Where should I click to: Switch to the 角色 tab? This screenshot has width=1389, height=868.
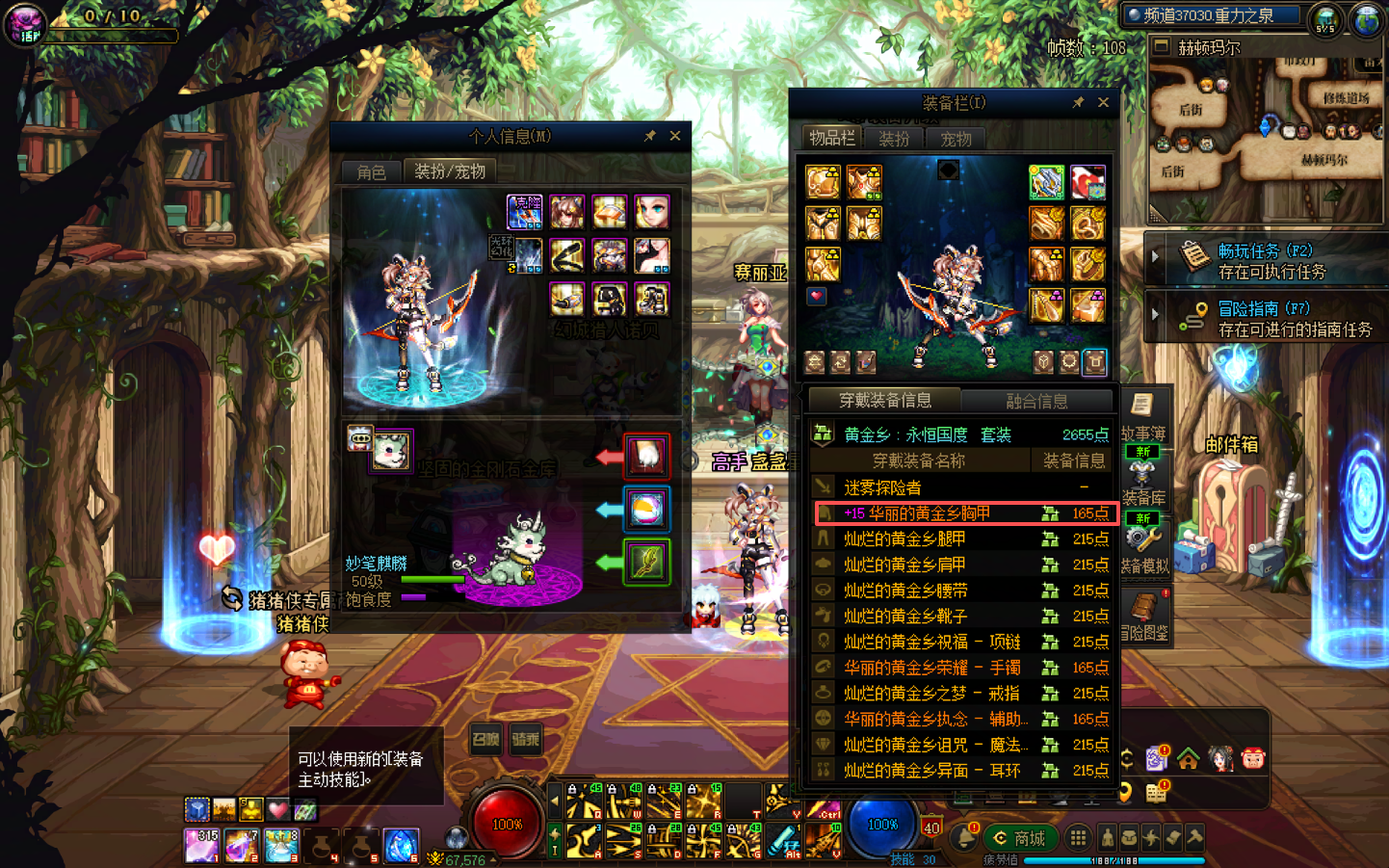click(371, 171)
